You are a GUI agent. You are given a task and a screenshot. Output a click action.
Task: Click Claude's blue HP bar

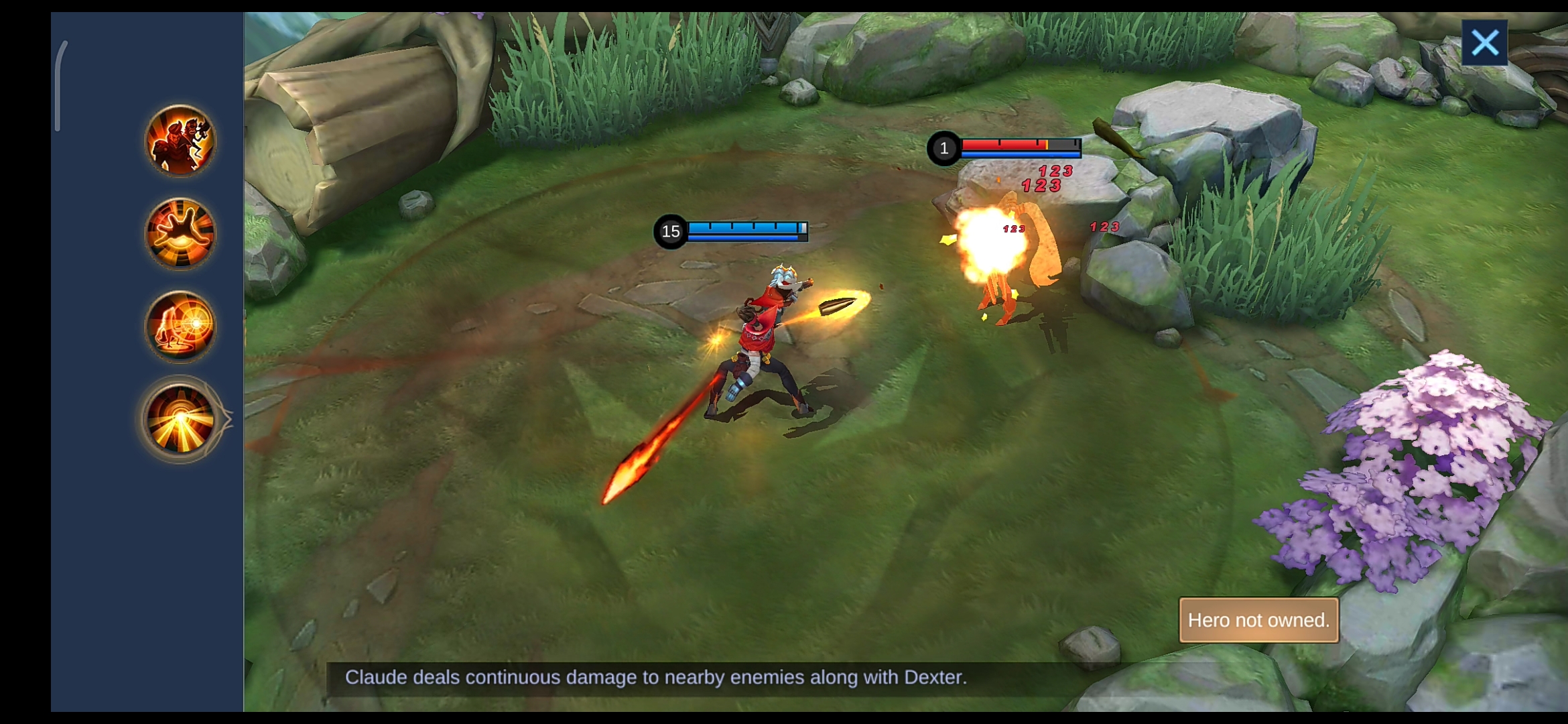[744, 228]
